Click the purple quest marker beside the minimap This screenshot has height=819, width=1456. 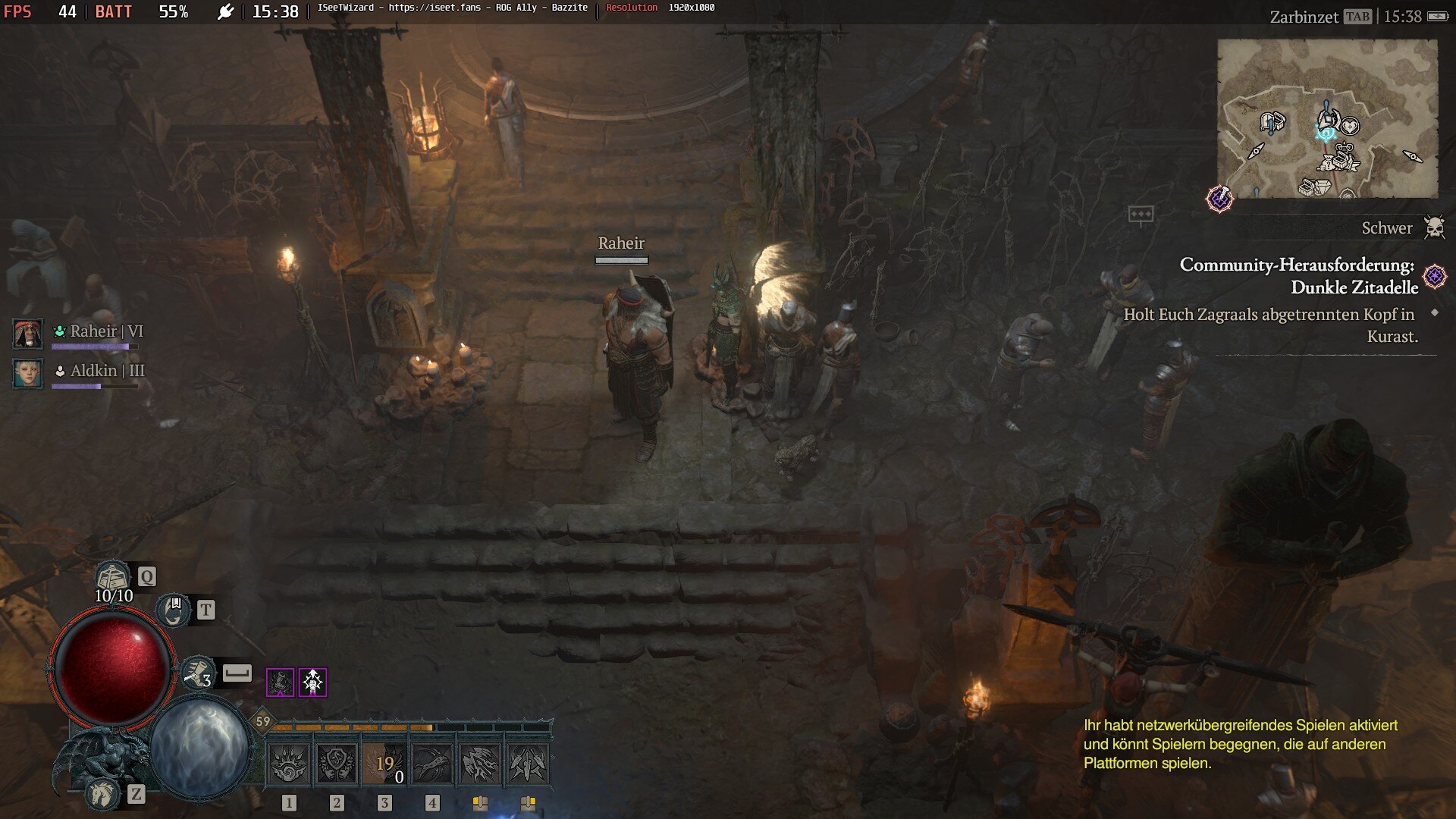1219,199
